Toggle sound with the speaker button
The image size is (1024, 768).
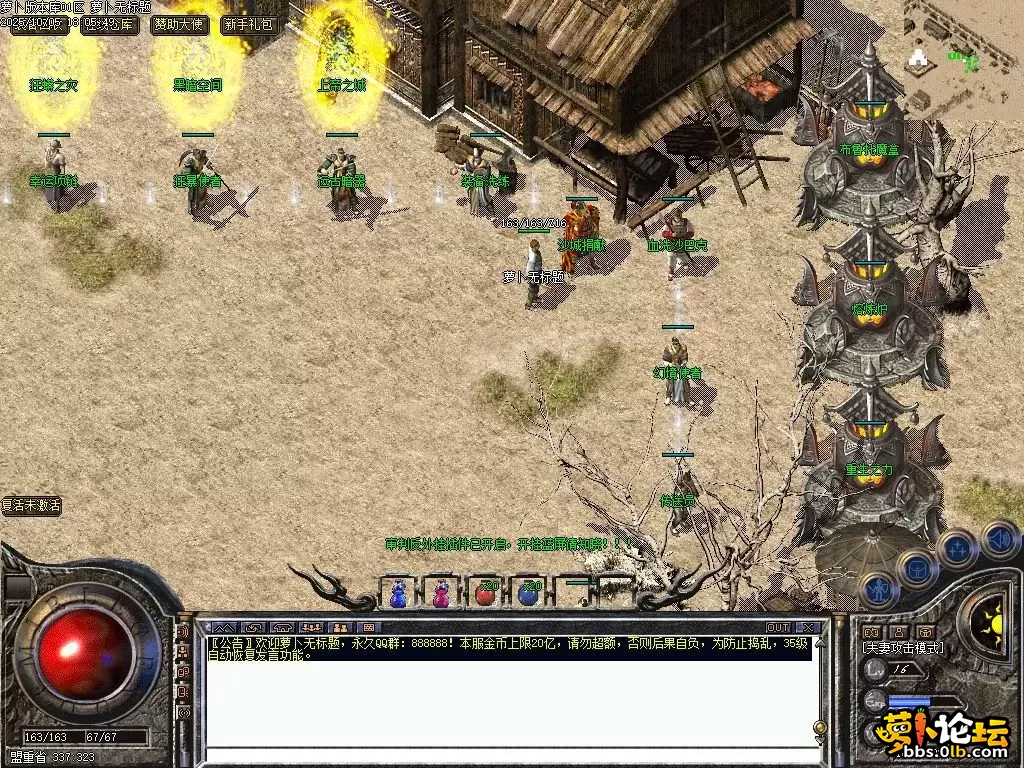pos(999,539)
